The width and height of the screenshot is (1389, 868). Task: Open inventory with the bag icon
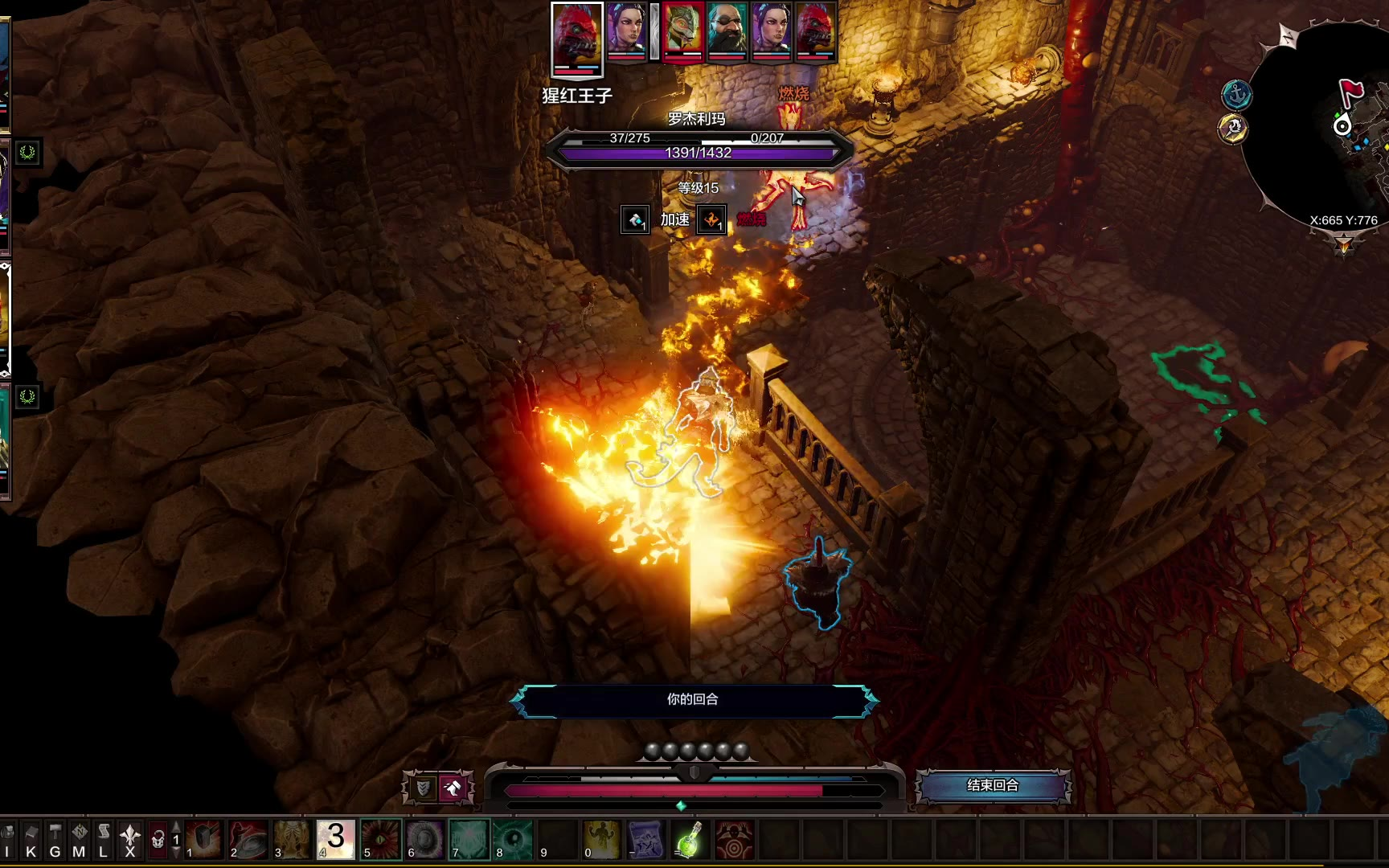click(8, 840)
